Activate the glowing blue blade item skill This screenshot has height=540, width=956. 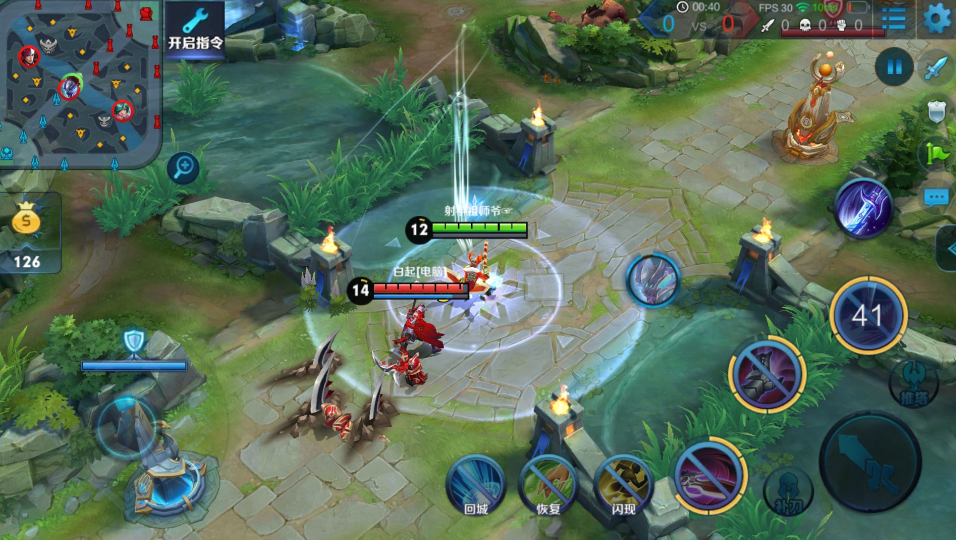point(863,208)
